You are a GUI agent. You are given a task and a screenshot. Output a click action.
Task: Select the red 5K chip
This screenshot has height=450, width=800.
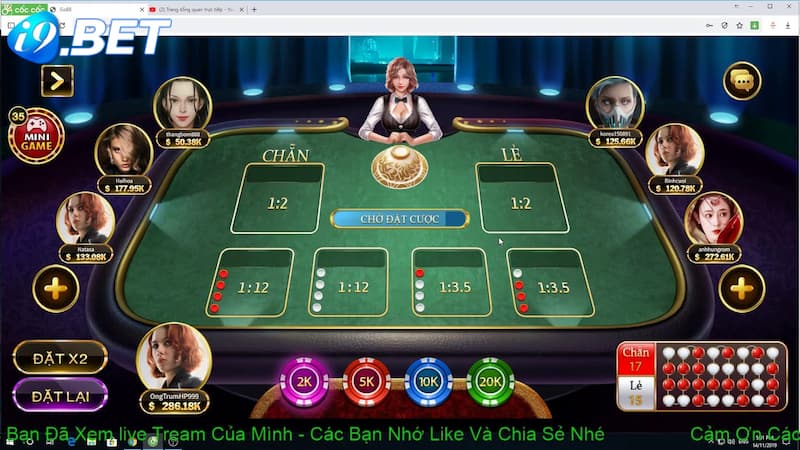[x=367, y=381]
